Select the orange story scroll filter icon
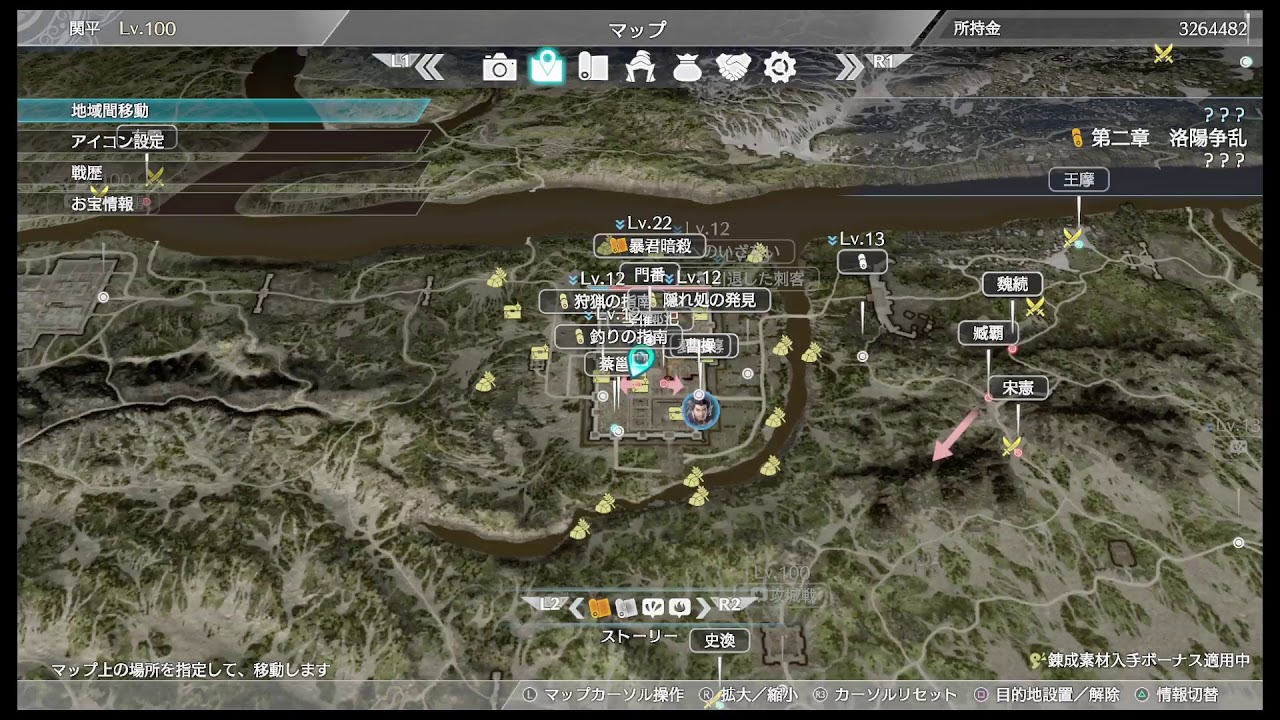 [x=600, y=607]
